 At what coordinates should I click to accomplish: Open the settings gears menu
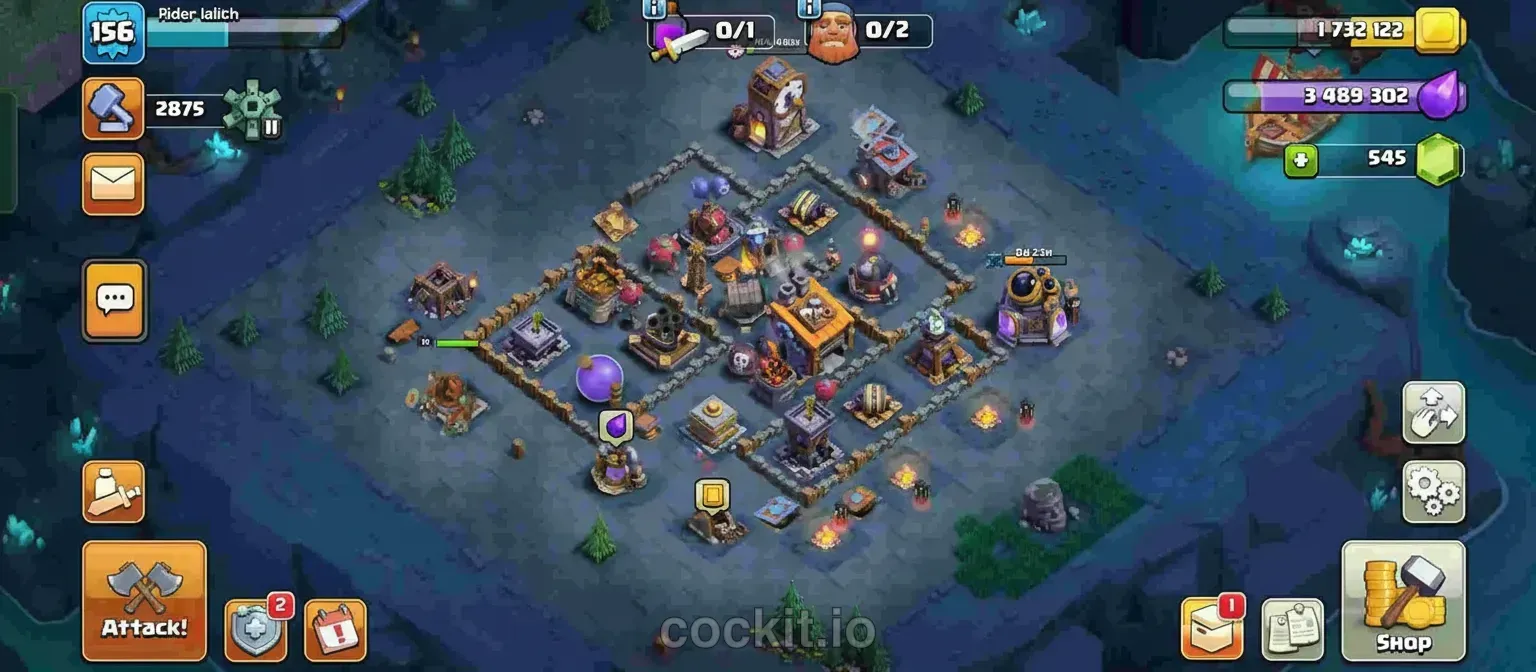click(1433, 491)
